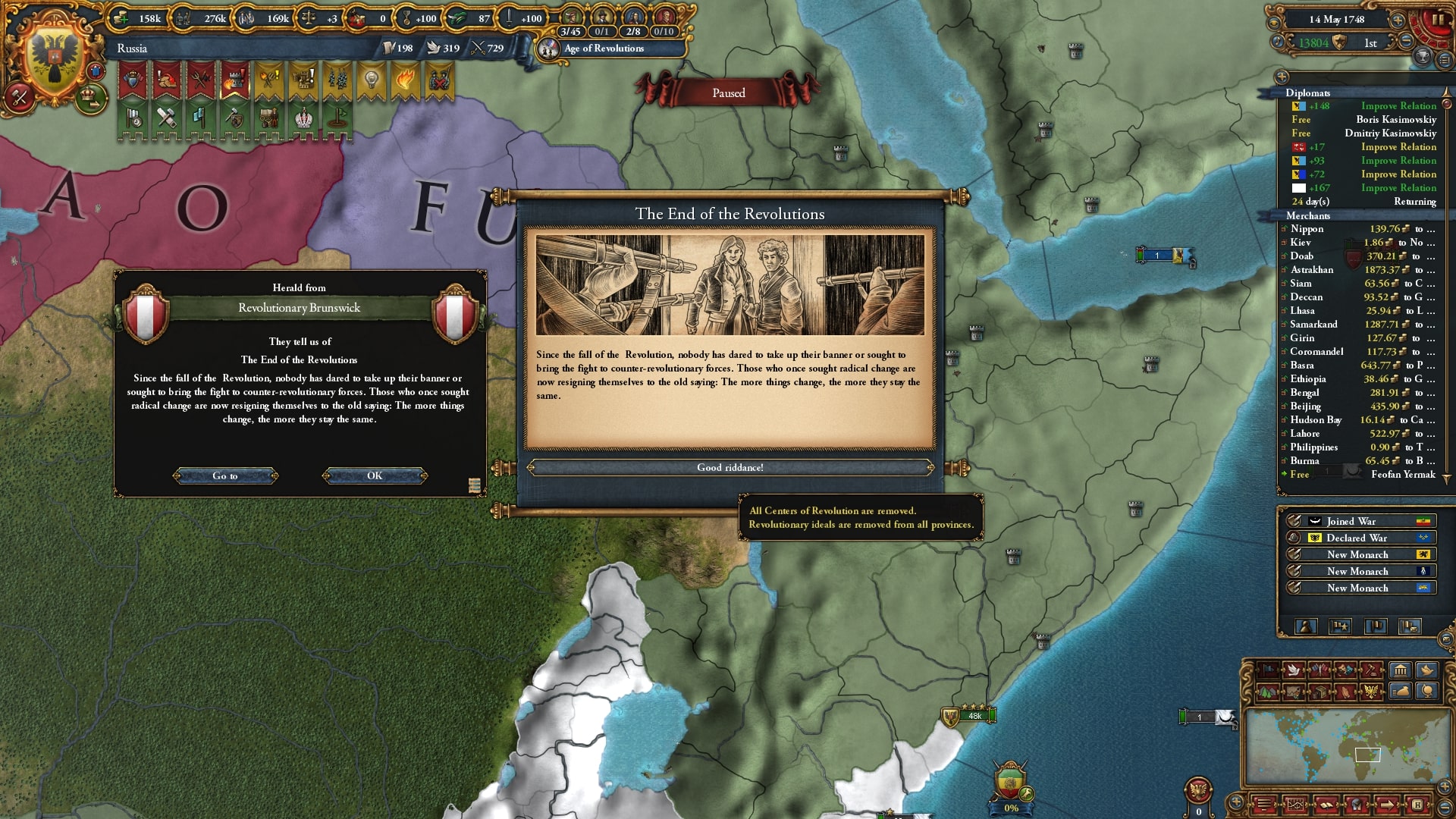
Task: Open the production hammer button by the shield
Action: coord(19,97)
